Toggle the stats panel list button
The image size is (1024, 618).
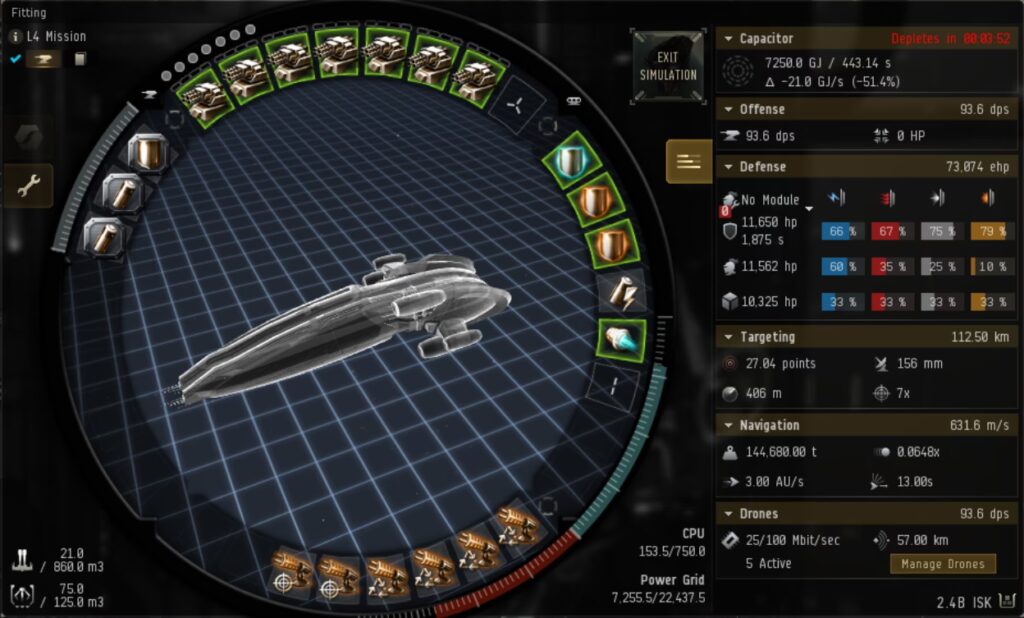(x=689, y=162)
